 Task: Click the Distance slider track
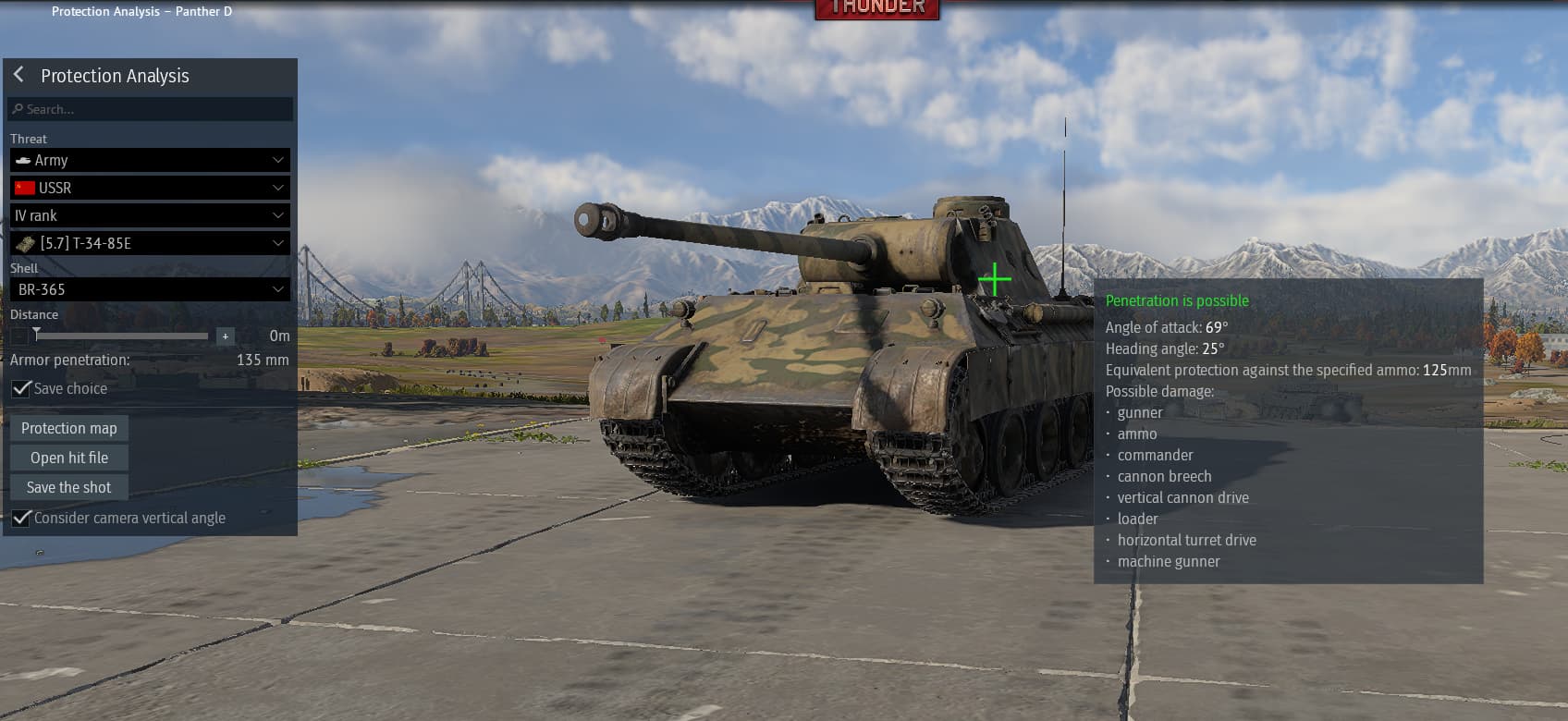[120, 336]
